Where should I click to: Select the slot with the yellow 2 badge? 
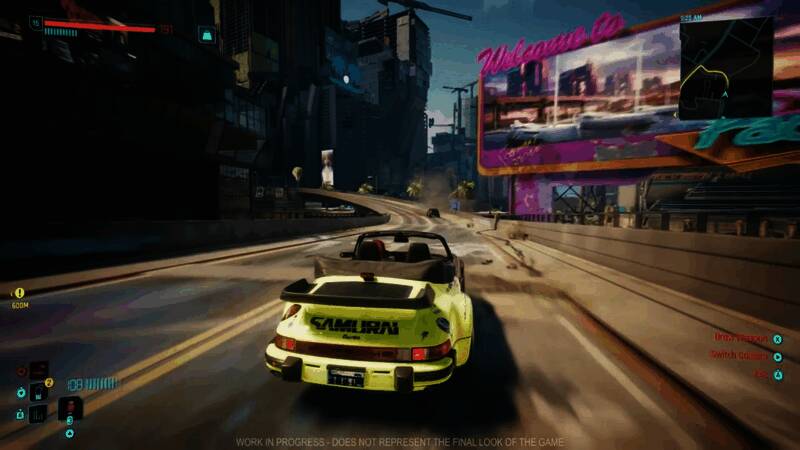(40, 390)
